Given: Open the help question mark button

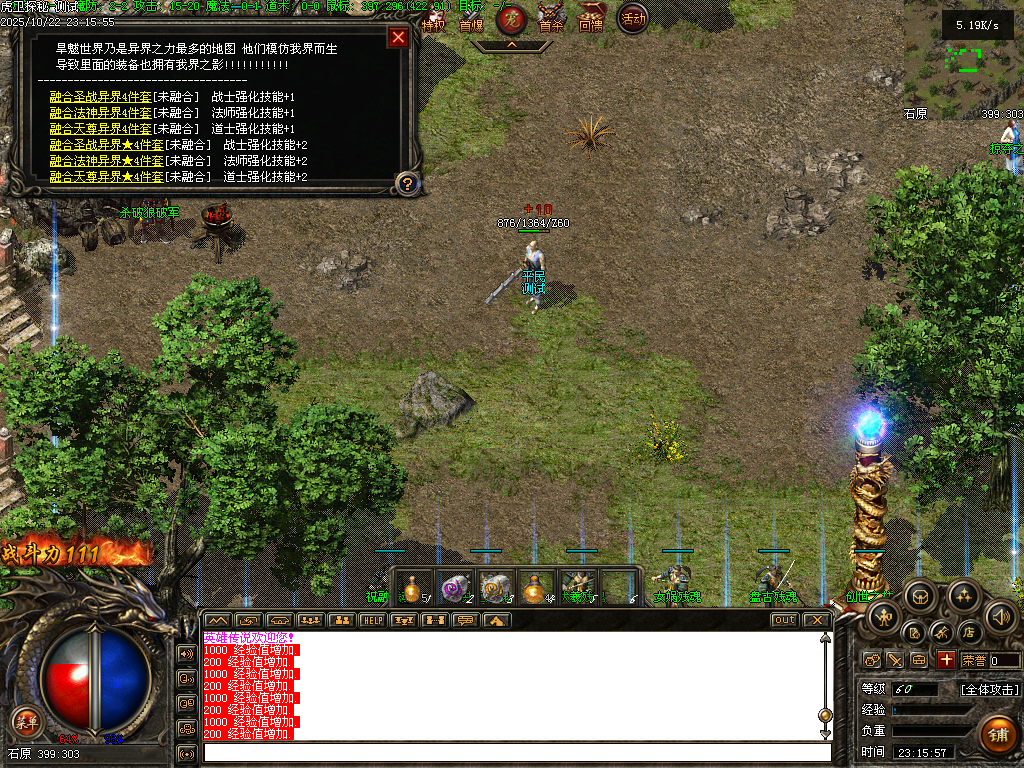Looking at the screenshot, I should 407,183.
